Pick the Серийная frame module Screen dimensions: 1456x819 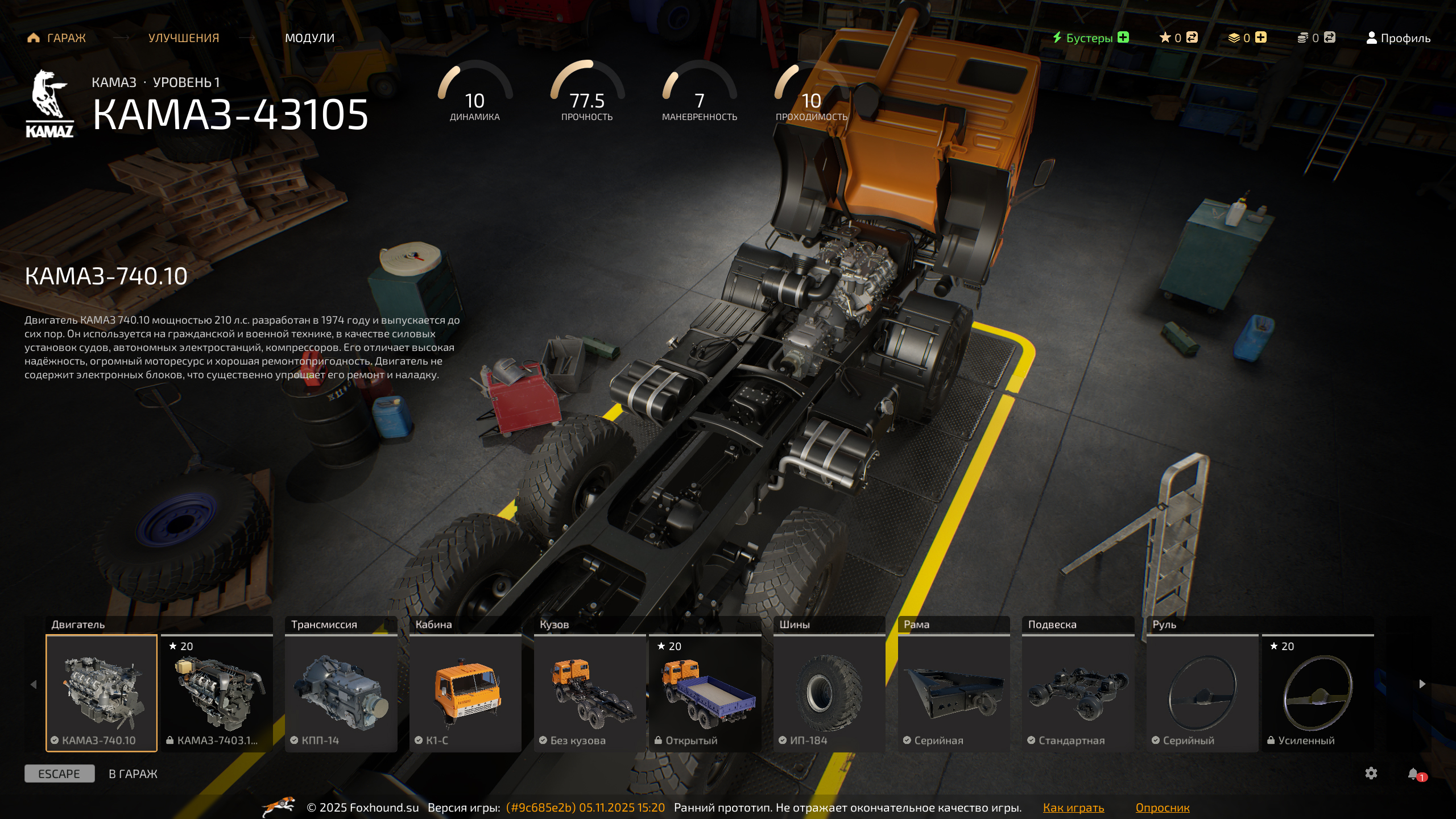954,693
